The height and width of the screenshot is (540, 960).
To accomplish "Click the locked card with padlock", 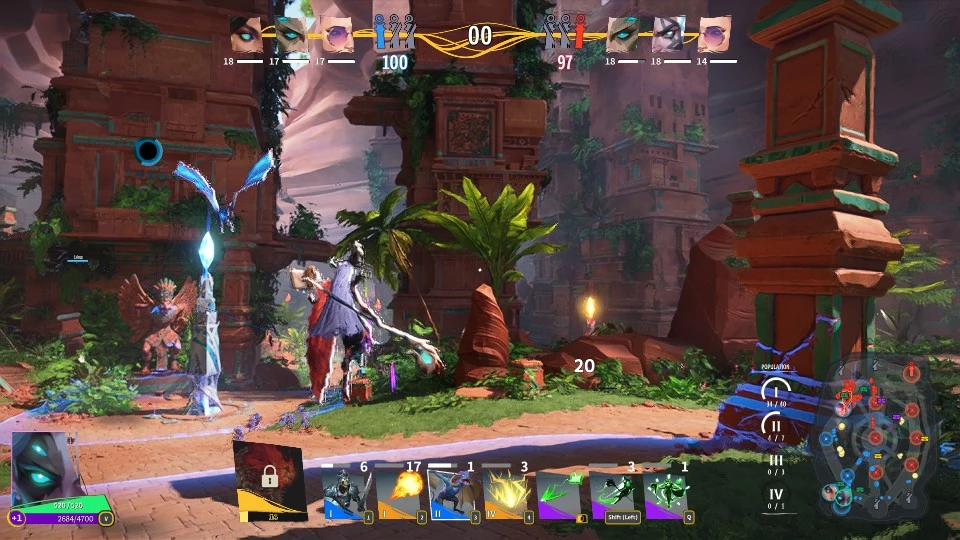I will click(269, 478).
